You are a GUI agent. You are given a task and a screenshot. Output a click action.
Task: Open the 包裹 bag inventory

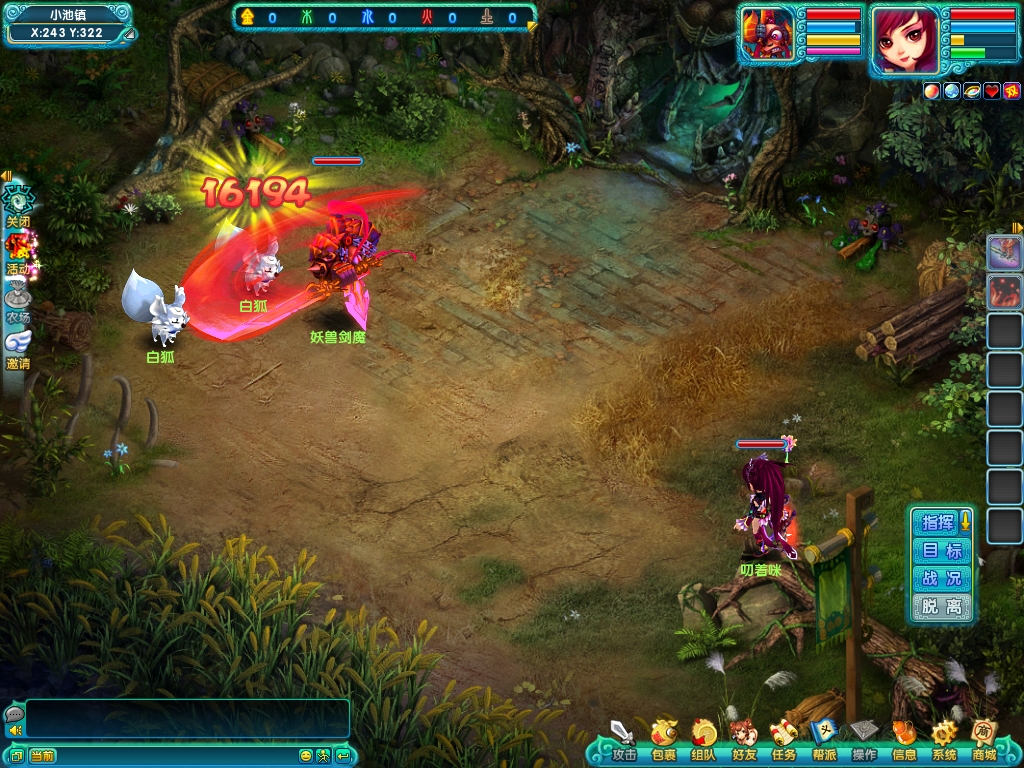(663, 738)
